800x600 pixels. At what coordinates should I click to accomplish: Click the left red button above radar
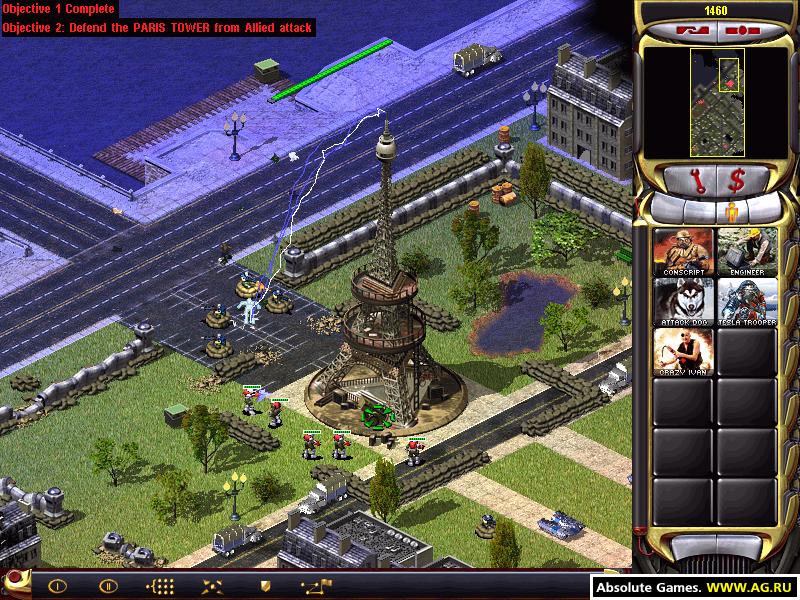(689, 31)
